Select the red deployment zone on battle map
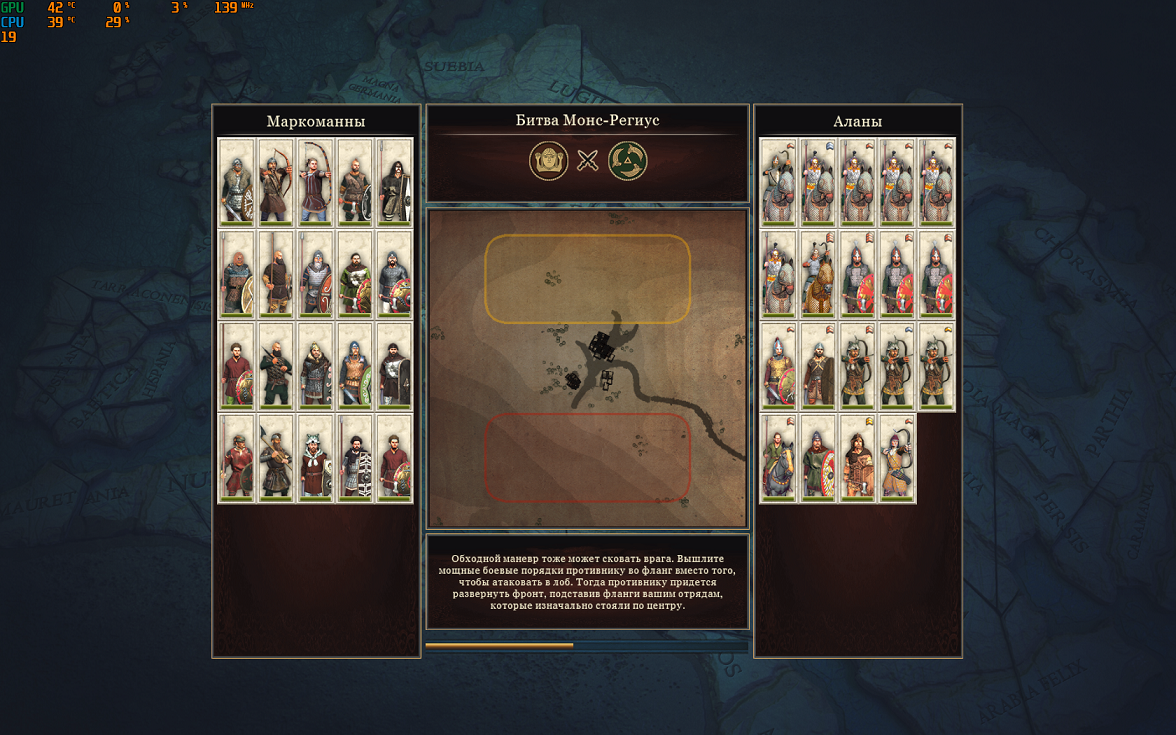The height and width of the screenshot is (735, 1176). (x=588, y=458)
